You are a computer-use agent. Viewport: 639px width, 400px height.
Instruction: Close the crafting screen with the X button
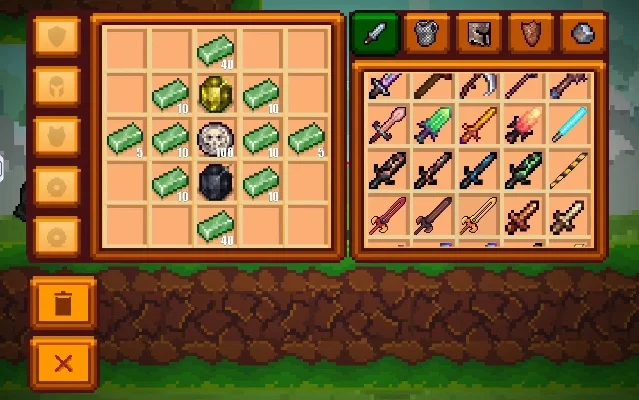click(63, 362)
